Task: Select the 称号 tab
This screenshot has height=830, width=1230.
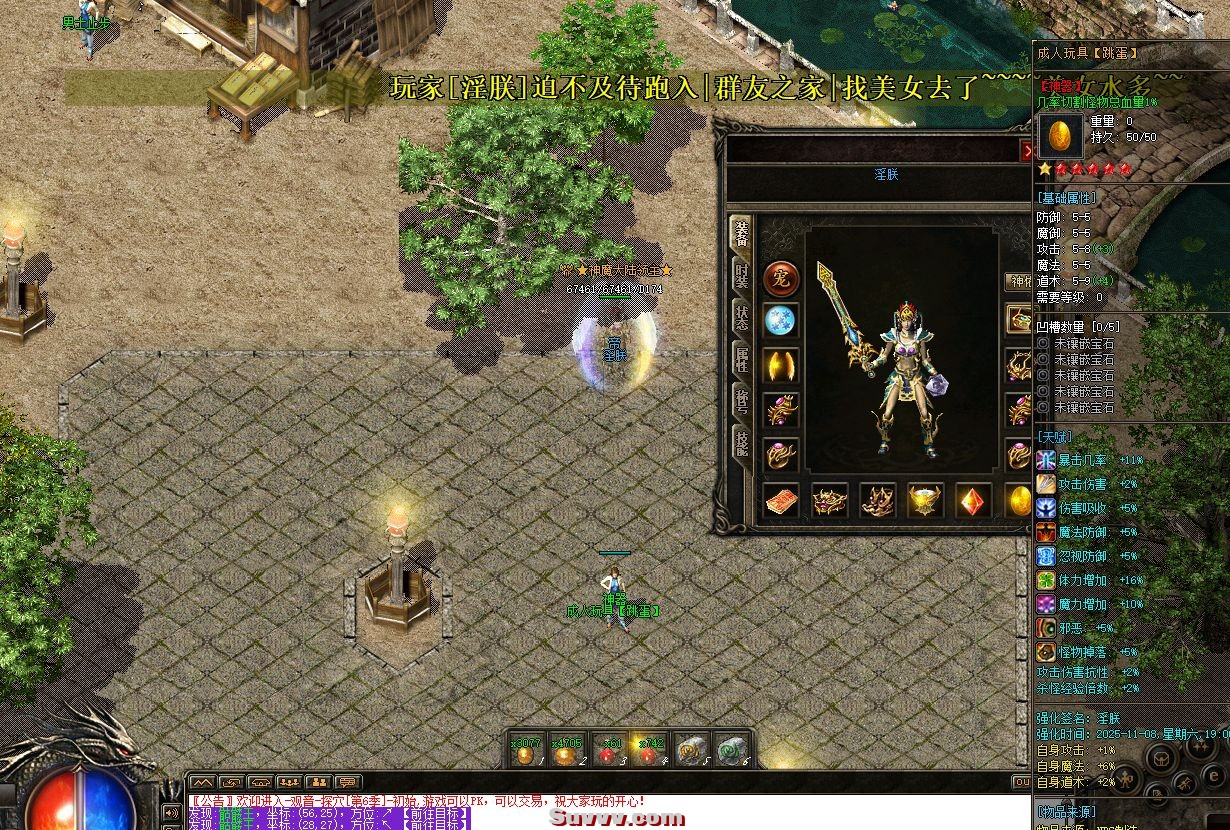Action: [x=741, y=403]
